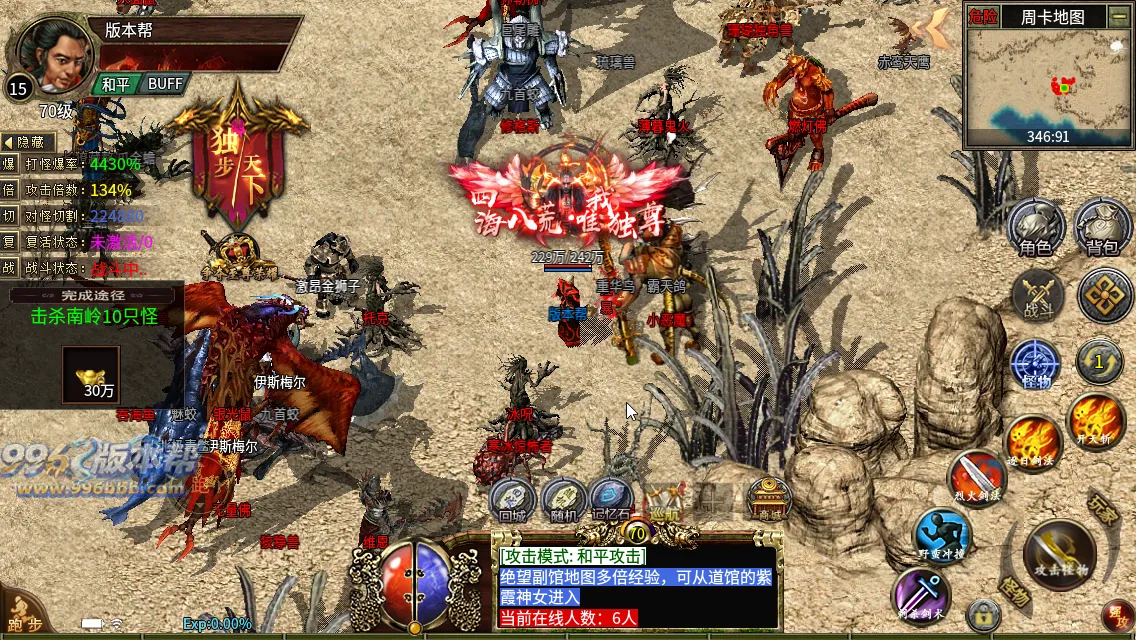Use the 刺杀剑术 skill
Image resolution: width=1136 pixels, height=640 pixels.
click(921, 594)
